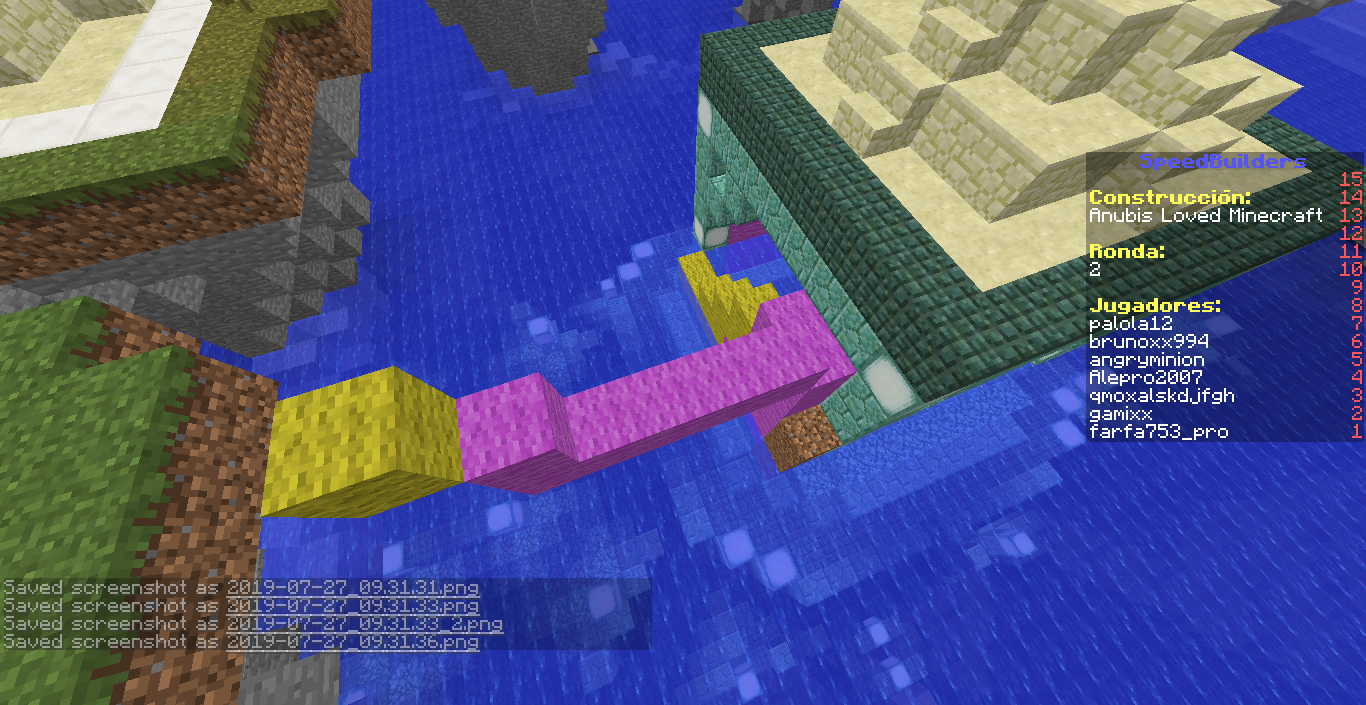Open the 2019-07-27_09.31.36.png screenshot link

(352, 641)
